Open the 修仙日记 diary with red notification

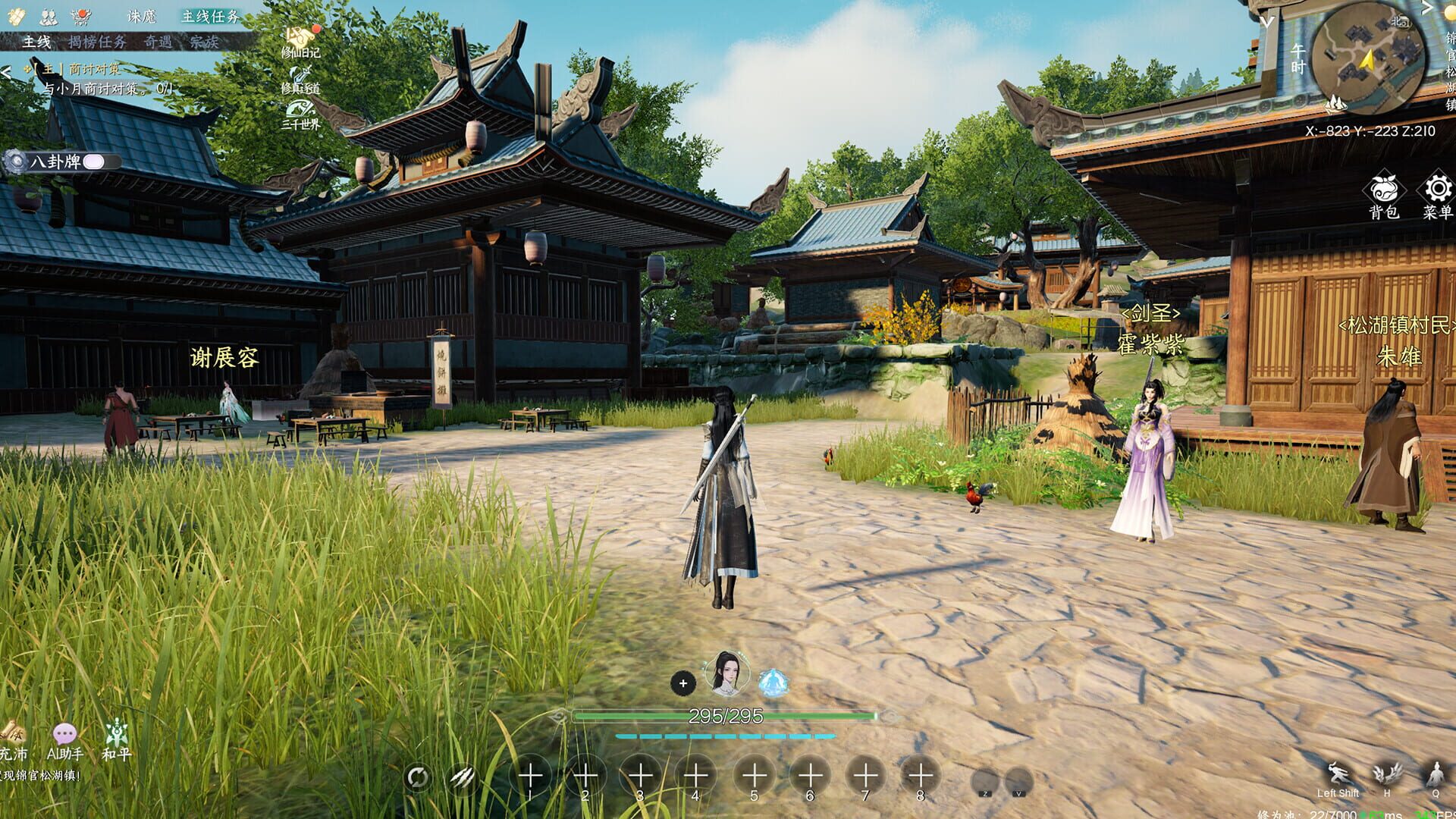pos(299,38)
